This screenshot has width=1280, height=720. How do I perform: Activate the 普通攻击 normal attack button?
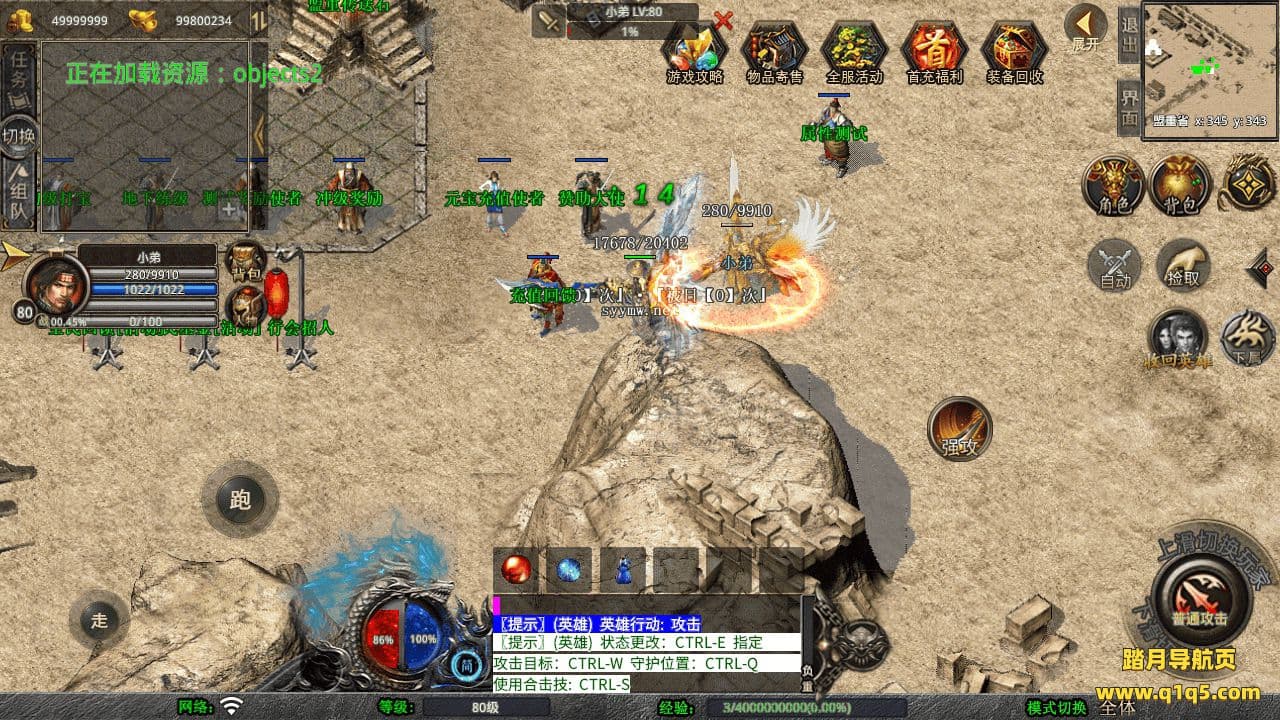(x=1200, y=598)
